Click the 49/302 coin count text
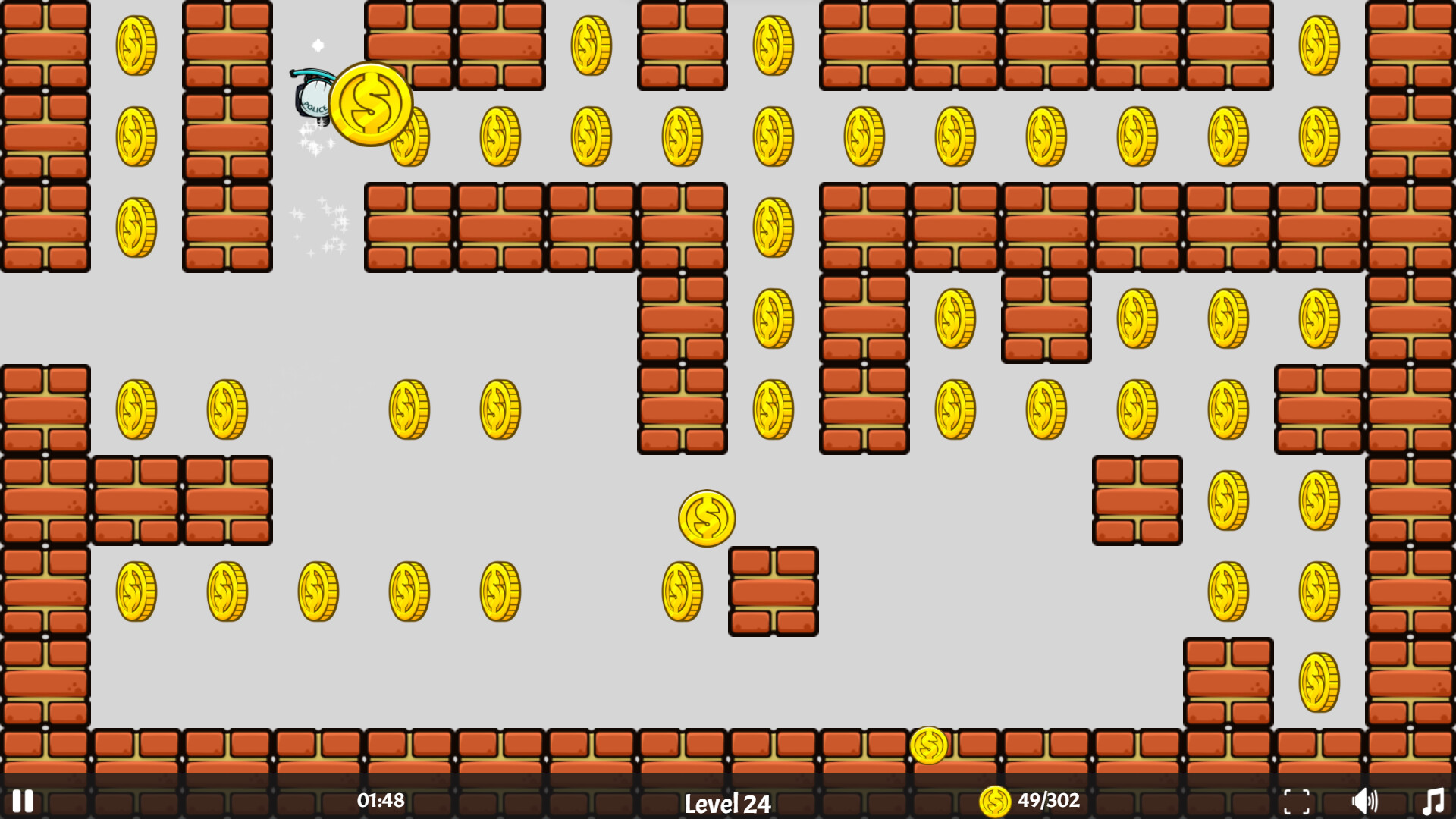 (x=1049, y=800)
